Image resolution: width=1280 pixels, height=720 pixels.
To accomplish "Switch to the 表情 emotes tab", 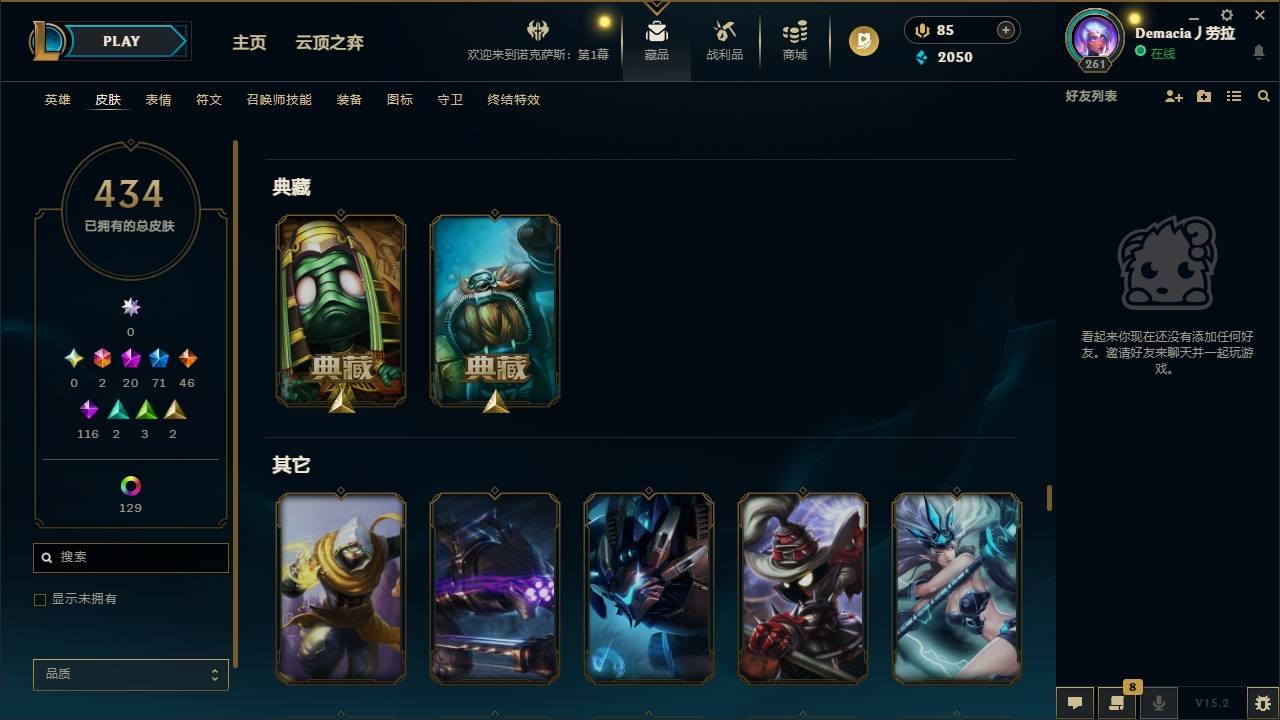I will (158, 100).
